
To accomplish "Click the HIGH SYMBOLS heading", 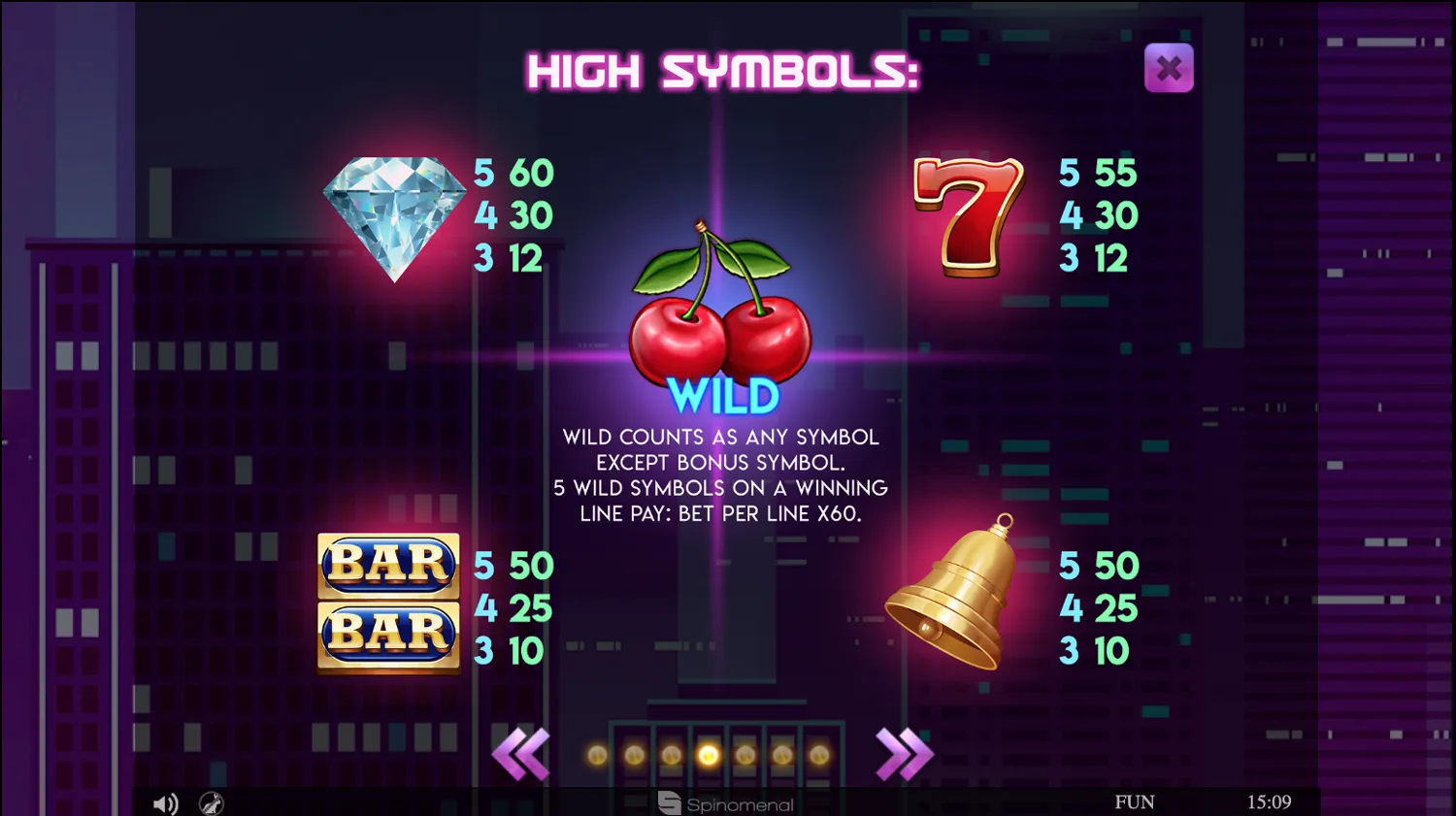I will pos(723,71).
